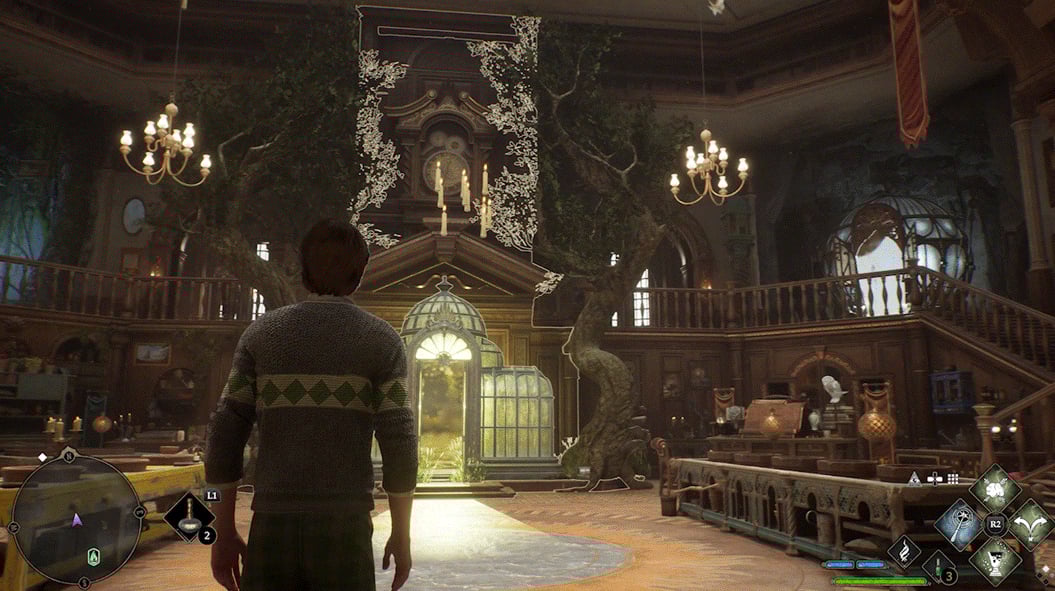Activate the bottom green spell diamond

pyautogui.click(x=994, y=559)
